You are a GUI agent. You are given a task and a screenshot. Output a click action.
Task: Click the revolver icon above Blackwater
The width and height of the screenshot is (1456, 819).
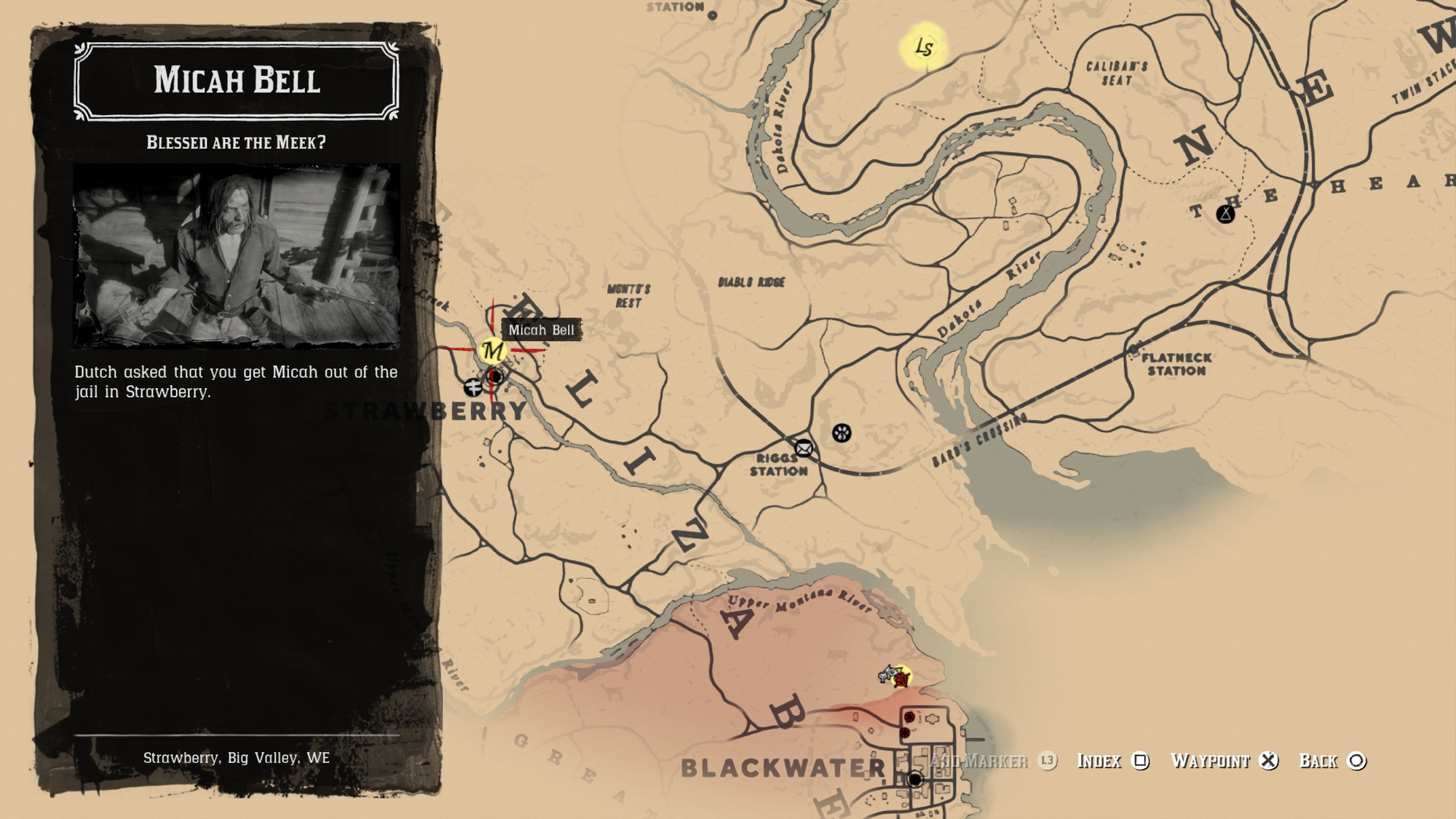(x=887, y=673)
